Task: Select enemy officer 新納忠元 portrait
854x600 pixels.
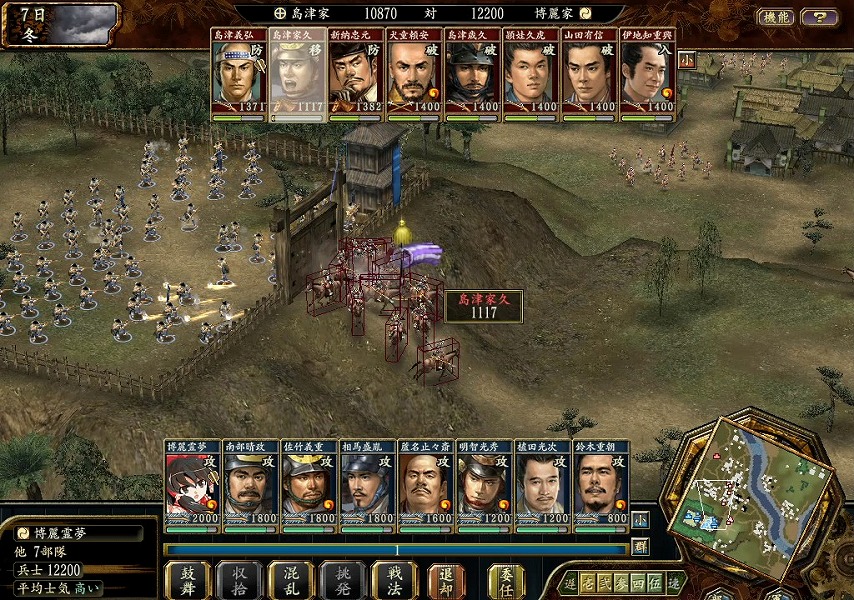Action: 356,75
